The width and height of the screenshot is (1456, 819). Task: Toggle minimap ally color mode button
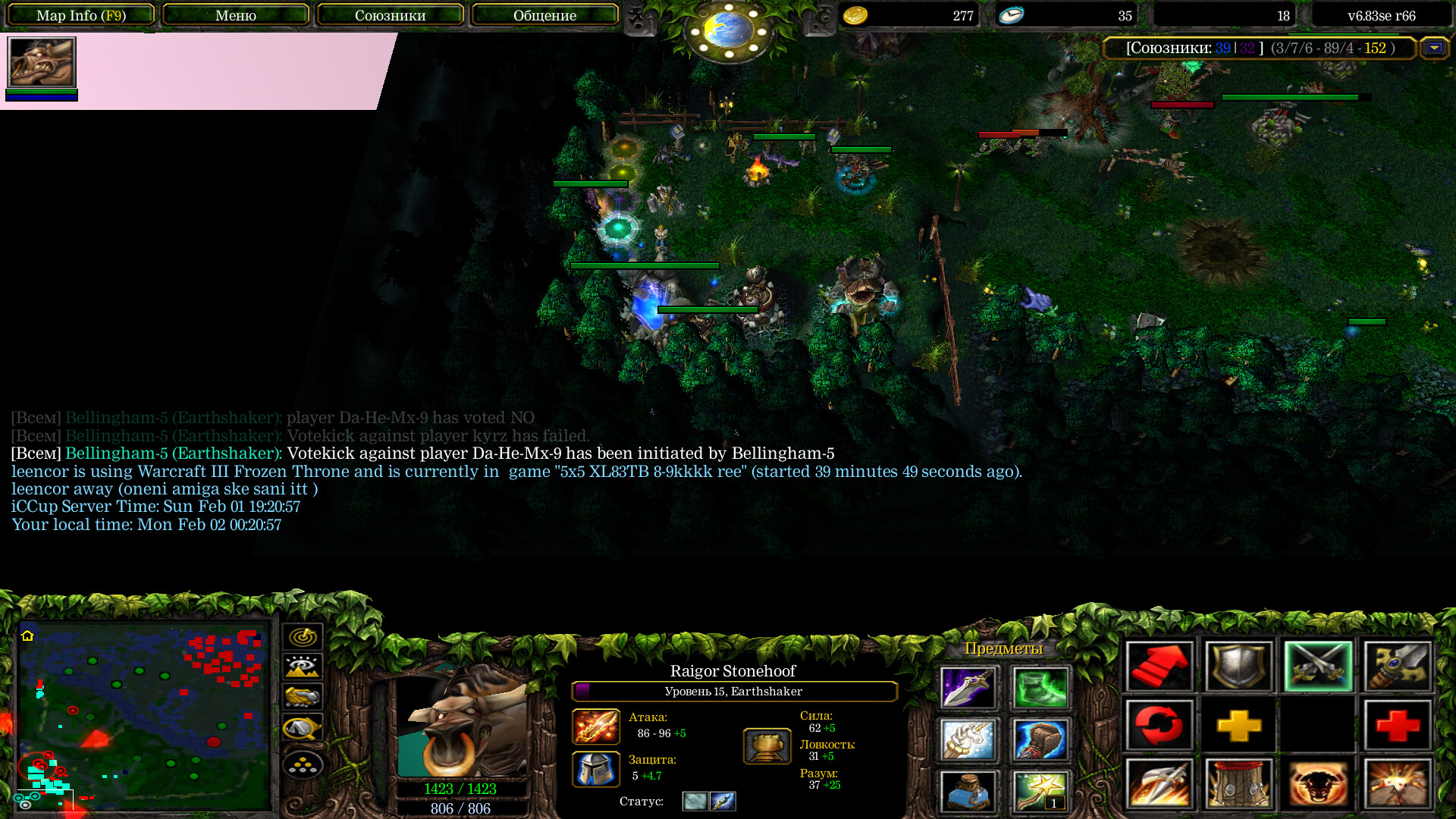click(x=303, y=696)
